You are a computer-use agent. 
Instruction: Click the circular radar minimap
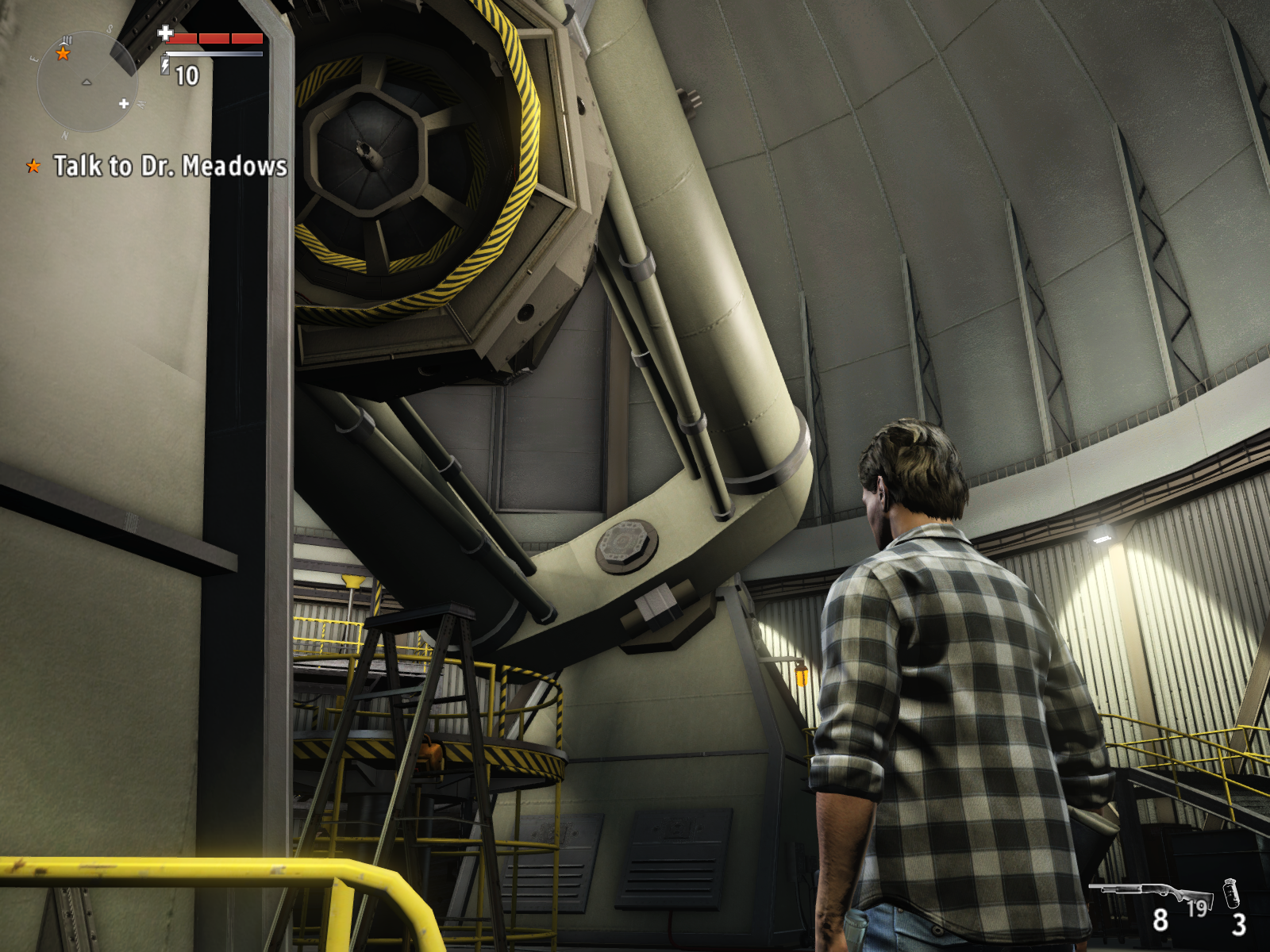tap(87, 83)
